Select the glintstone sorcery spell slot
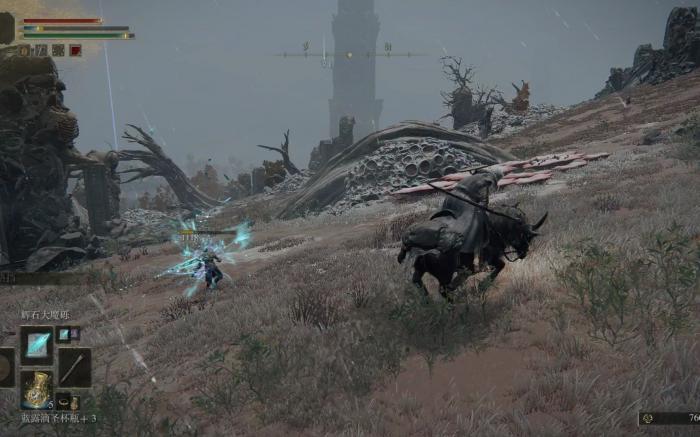Image resolution: width=700 pixels, height=437 pixels. [37, 345]
